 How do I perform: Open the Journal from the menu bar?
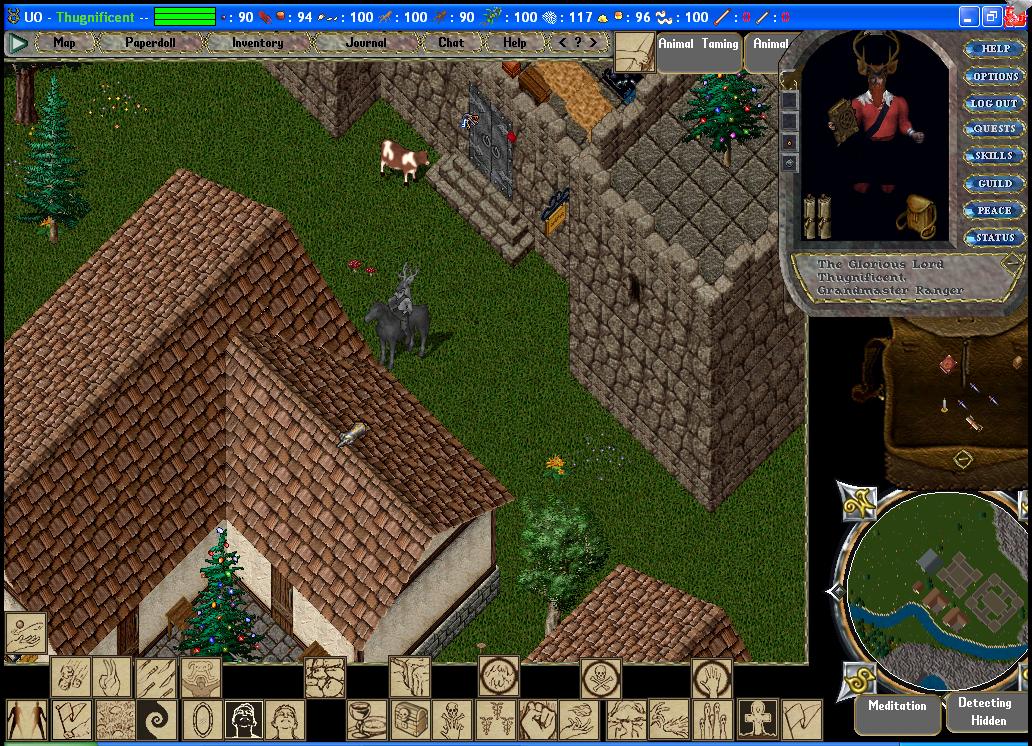point(366,43)
